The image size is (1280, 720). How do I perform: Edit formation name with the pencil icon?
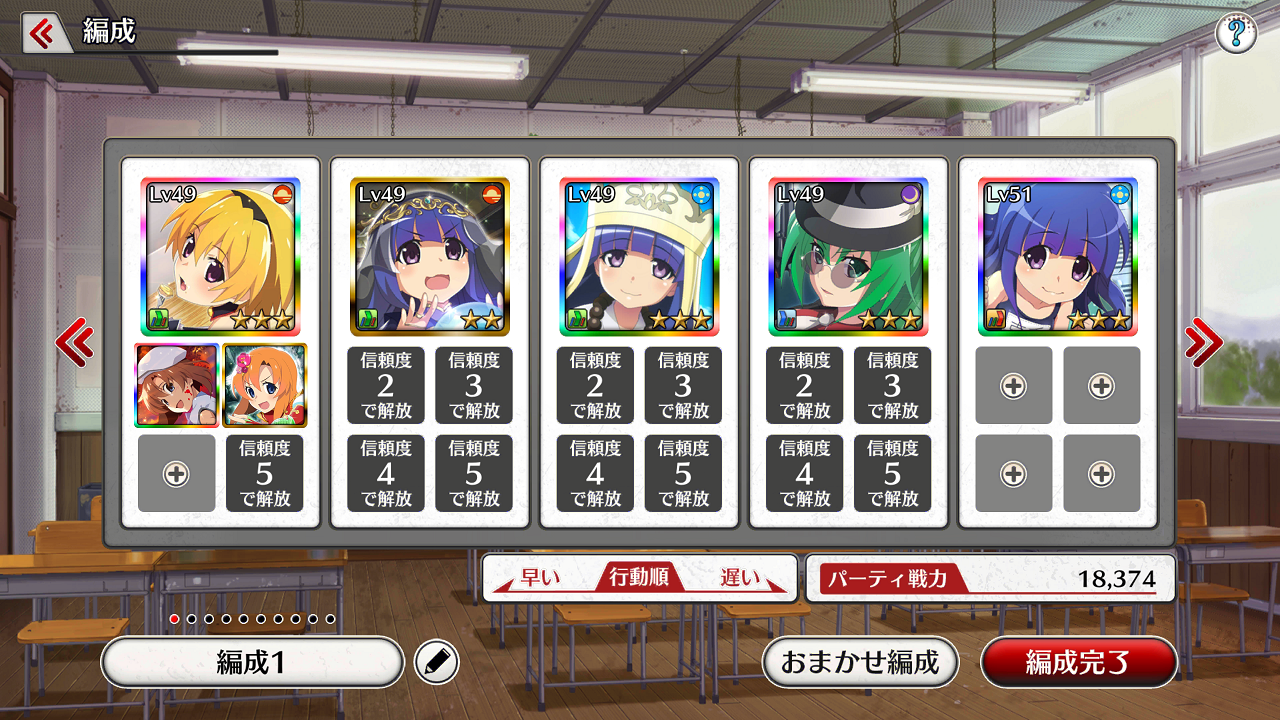(x=437, y=662)
